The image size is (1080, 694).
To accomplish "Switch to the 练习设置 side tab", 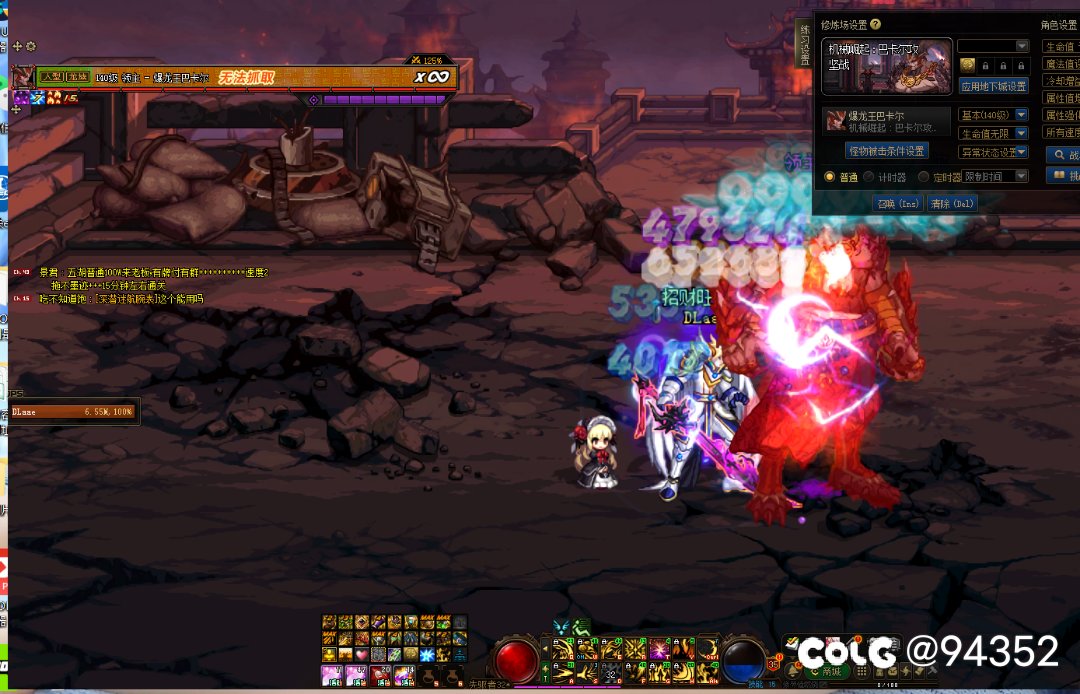I will (x=805, y=45).
